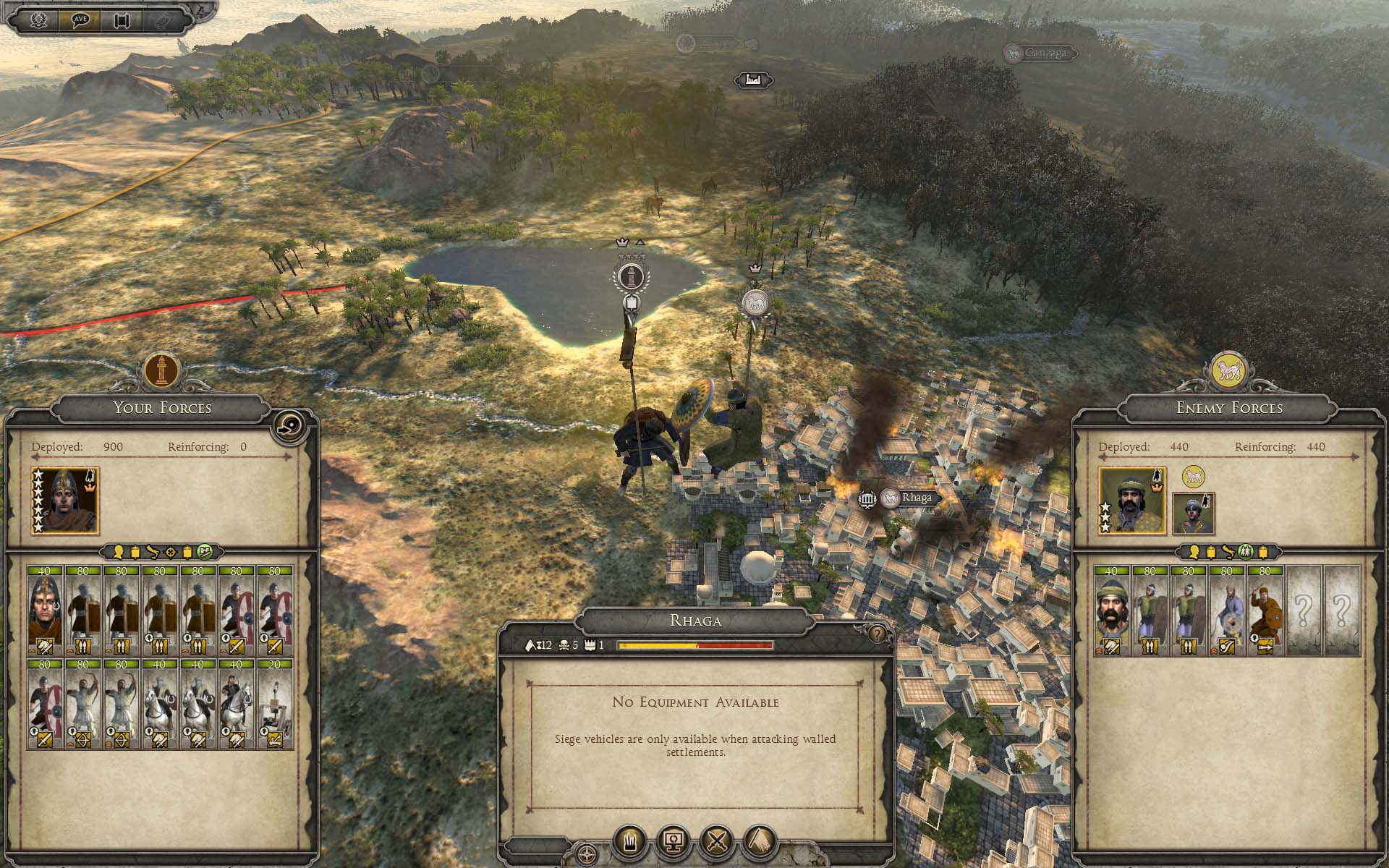Choose the white flag withdraw button
This screenshot has height=868, width=1389.
(x=759, y=842)
